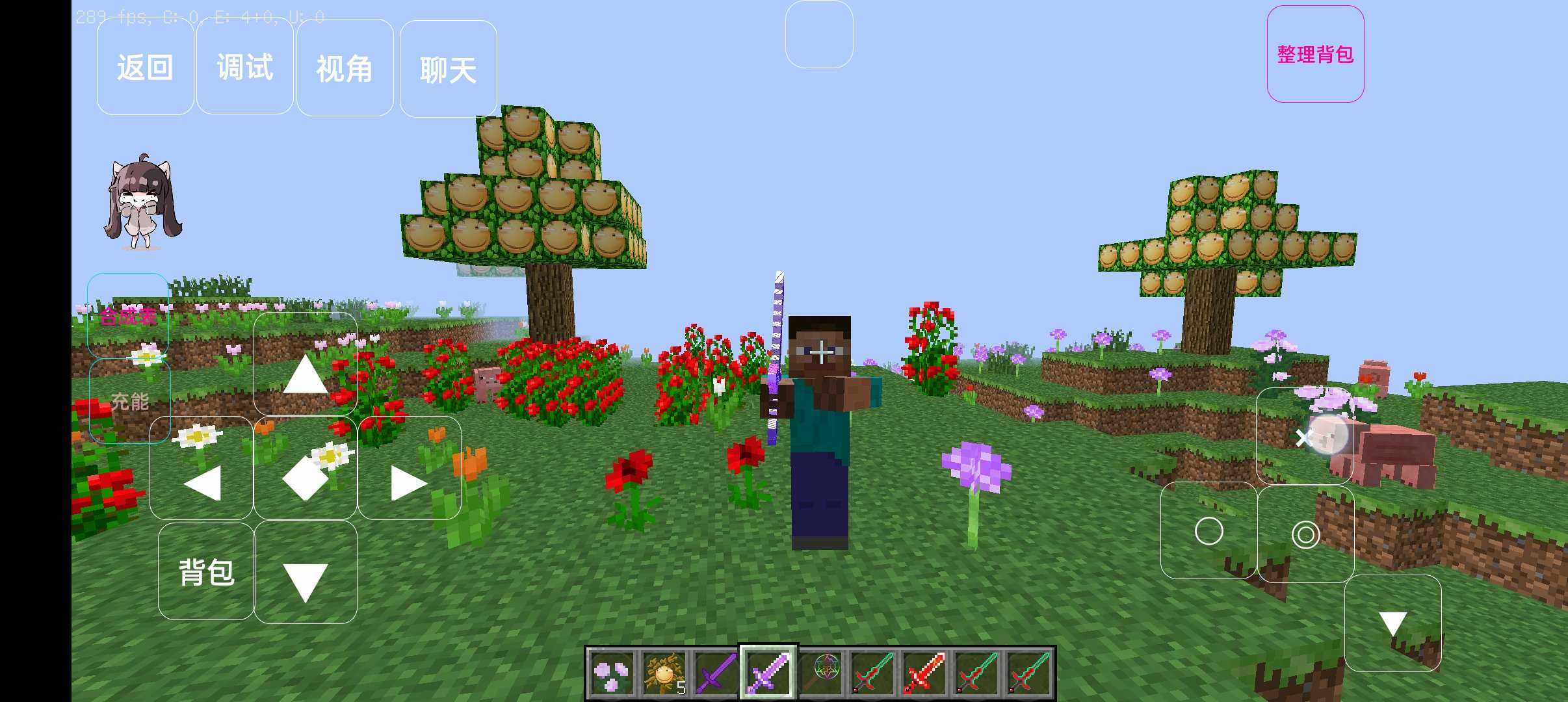The height and width of the screenshot is (702, 1568).
Task: Switch camera with the 视角 button
Action: coord(345,68)
